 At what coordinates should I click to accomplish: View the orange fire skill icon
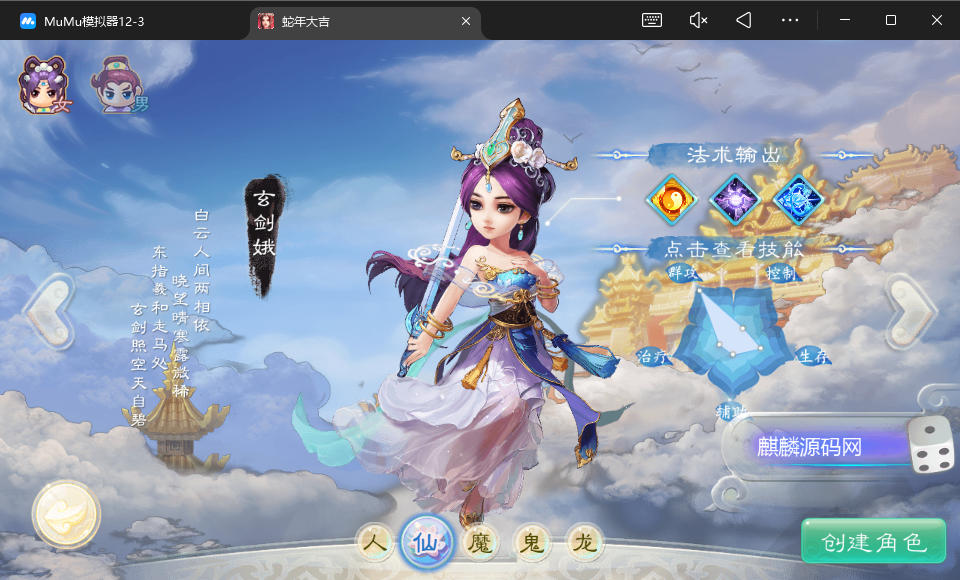coord(671,198)
